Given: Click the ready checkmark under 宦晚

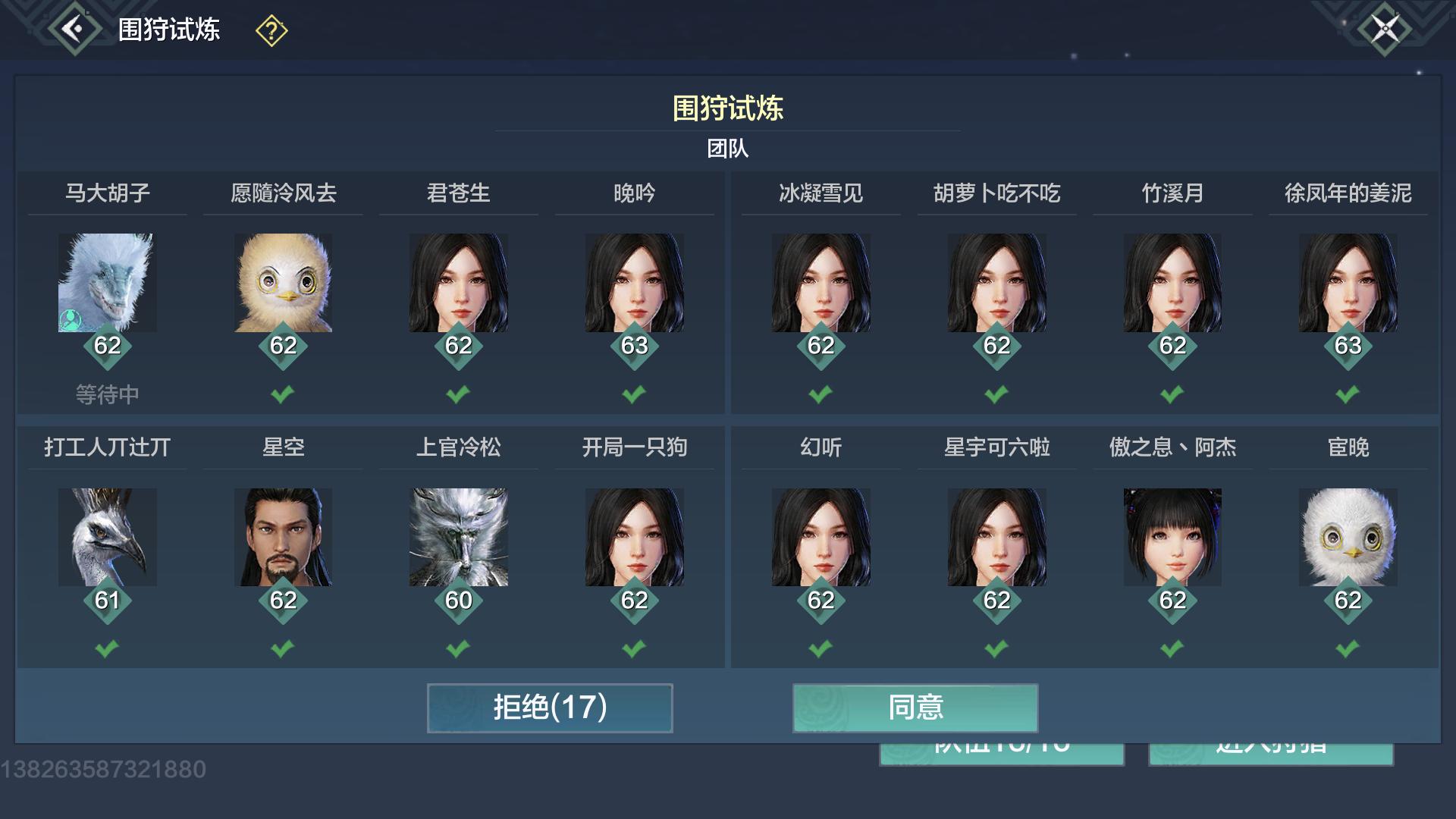Looking at the screenshot, I should point(1348,648).
